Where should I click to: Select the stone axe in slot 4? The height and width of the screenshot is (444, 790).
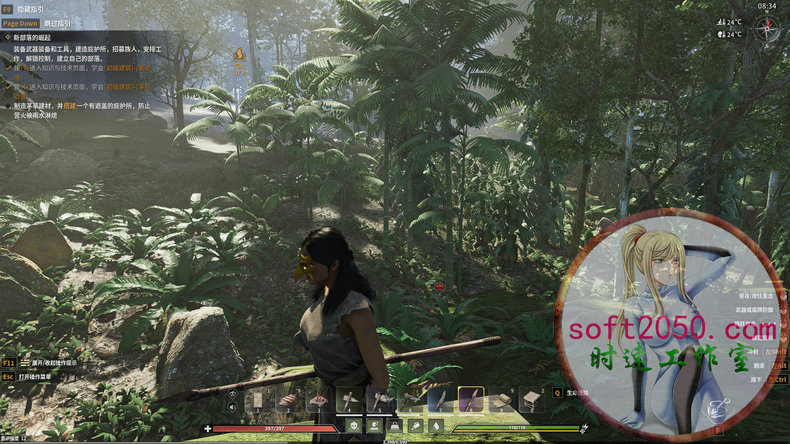pyautogui.click(x=350, y=400)
